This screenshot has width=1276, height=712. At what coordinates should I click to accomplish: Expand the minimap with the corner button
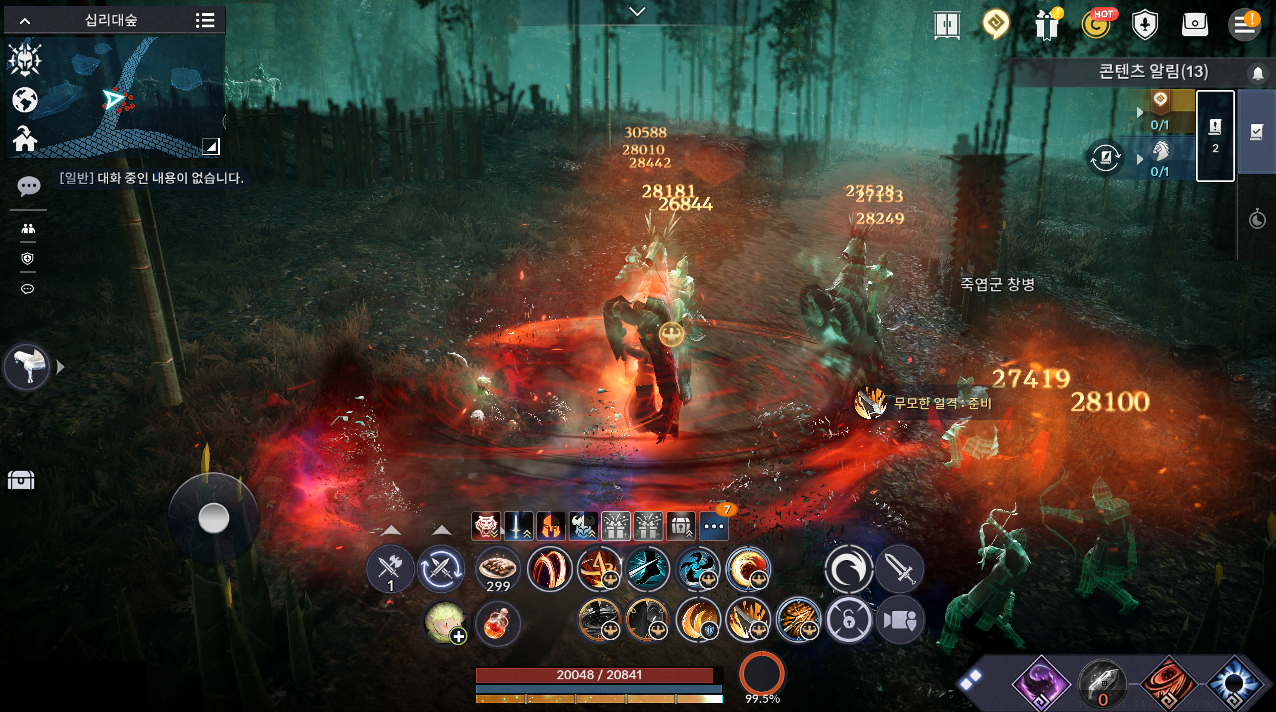click(x=211, y=147)
